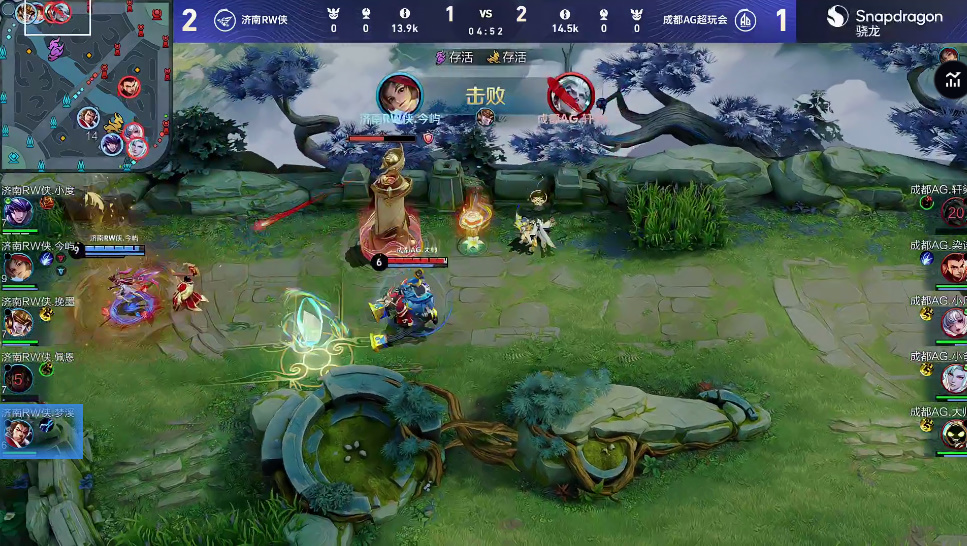Click the Snapdragon 骁龙 sponsor logo

tap(883, 20)
